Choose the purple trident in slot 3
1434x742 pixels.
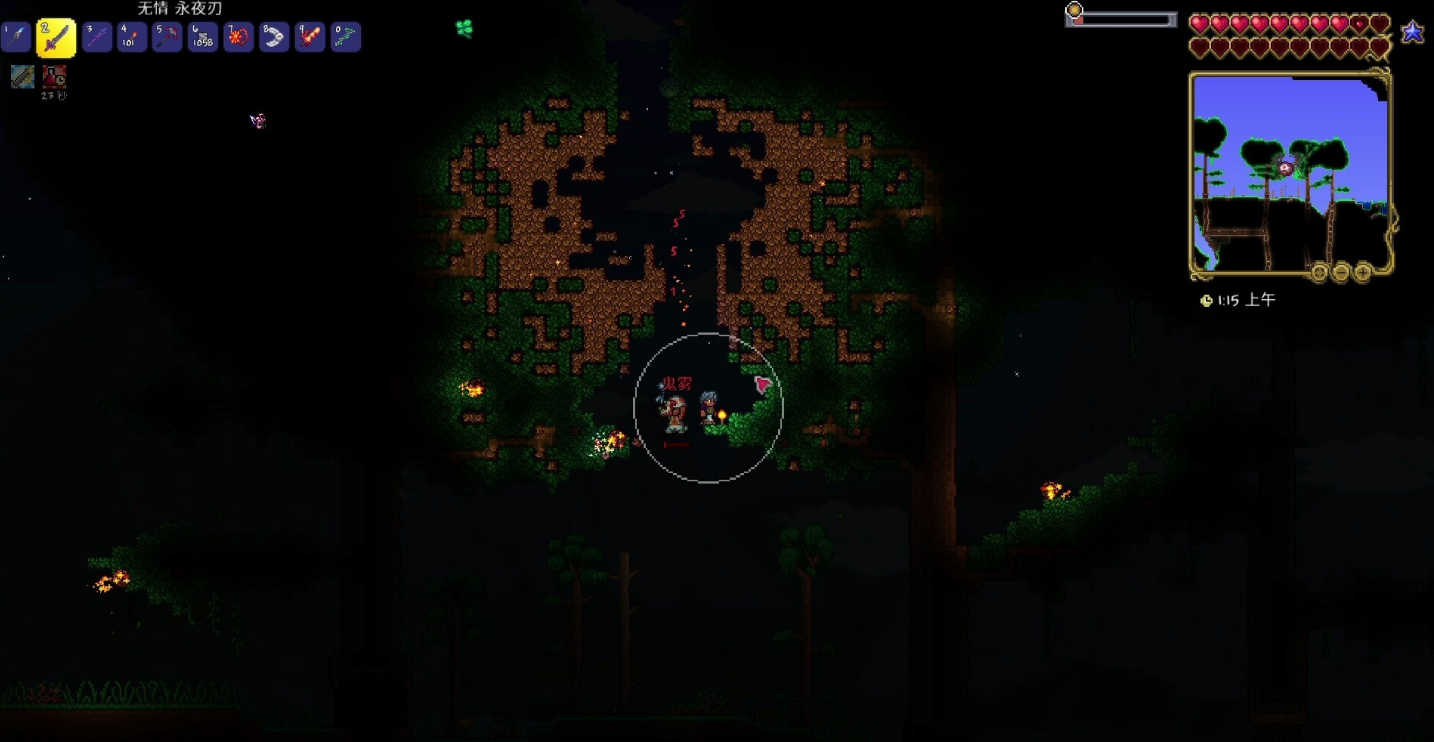(x=97, y=38)
